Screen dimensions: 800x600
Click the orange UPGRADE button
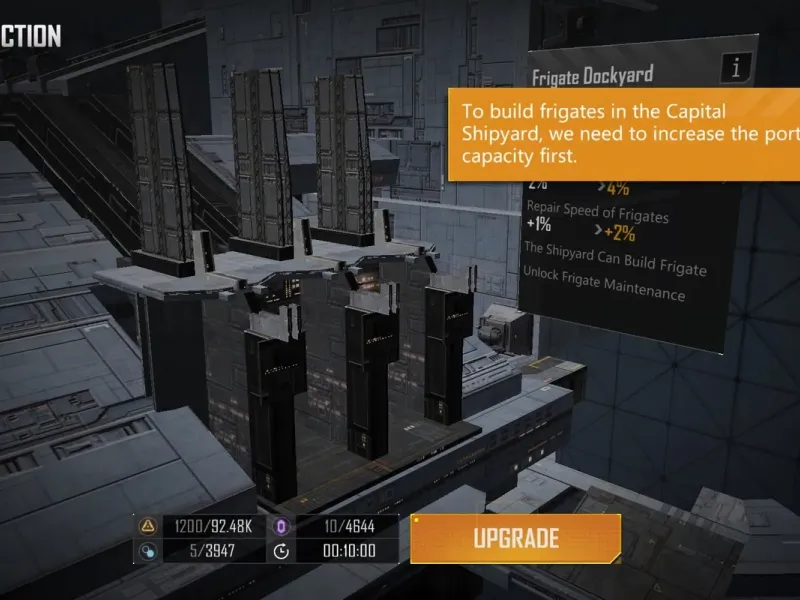[x=516, y=538]
